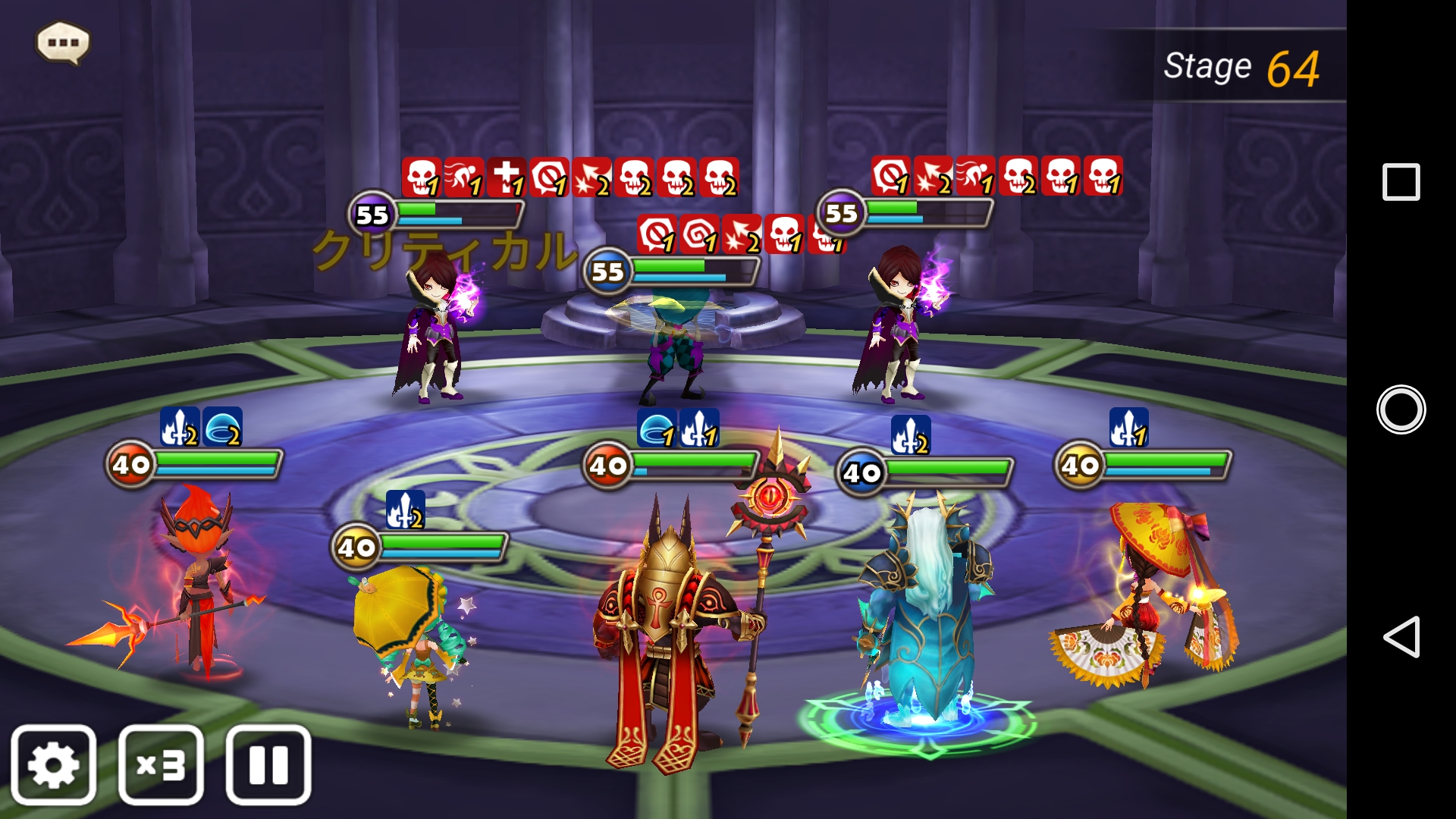This screenshot has height=819, width=1456.
Task: Open the chat speech bubble
Action: coord(63,42)
